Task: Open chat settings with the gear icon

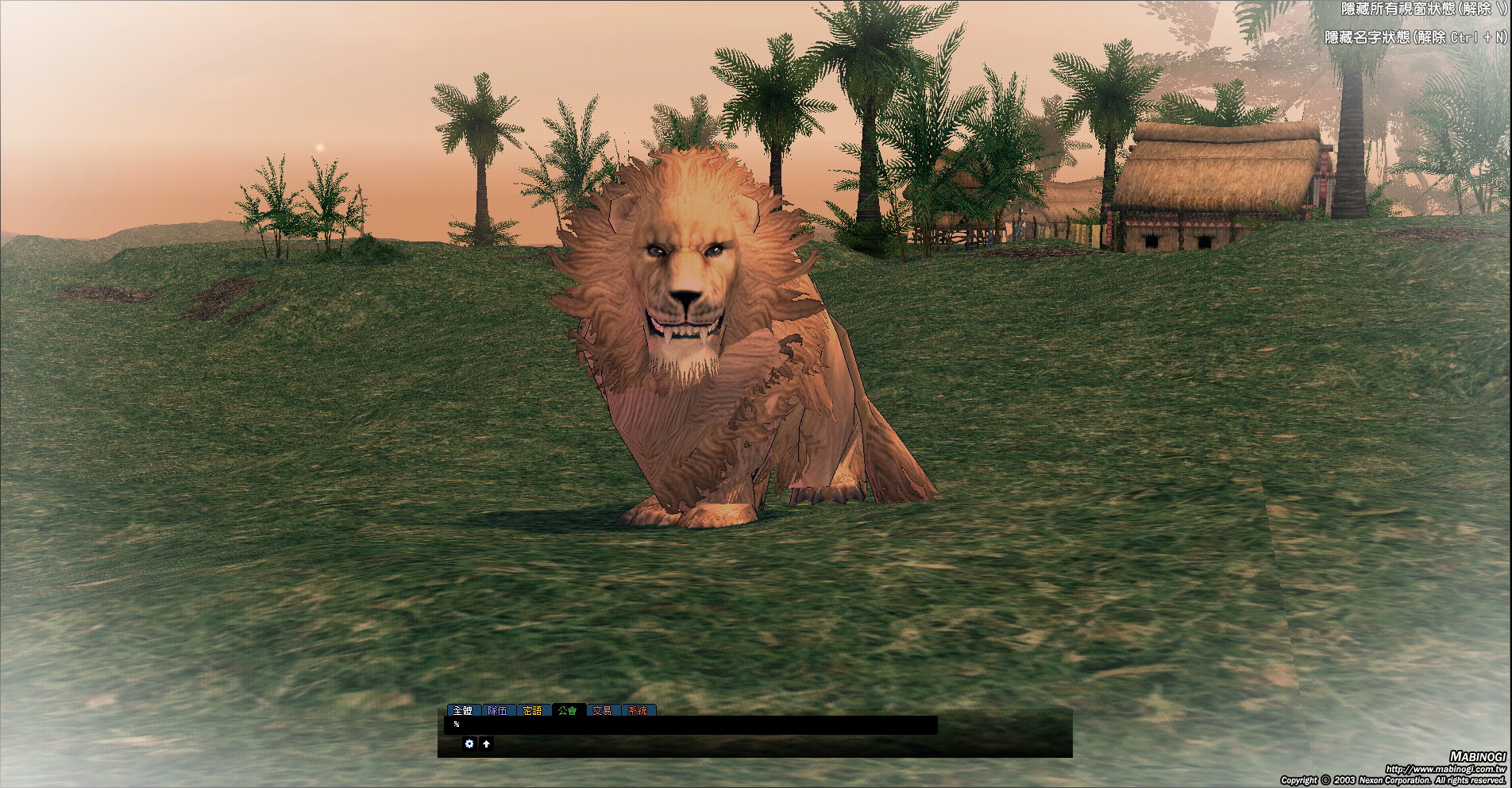Action: click(469, 744)
